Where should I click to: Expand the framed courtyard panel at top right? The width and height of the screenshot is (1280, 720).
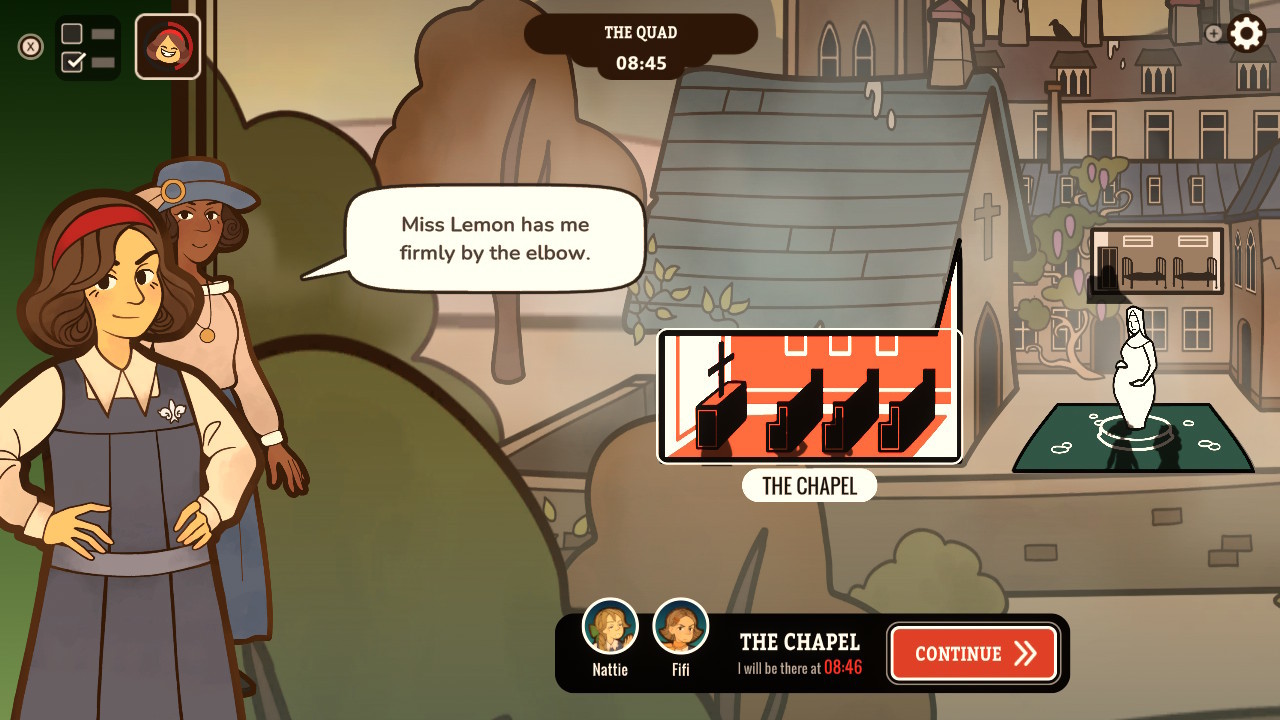point(1155,261)
